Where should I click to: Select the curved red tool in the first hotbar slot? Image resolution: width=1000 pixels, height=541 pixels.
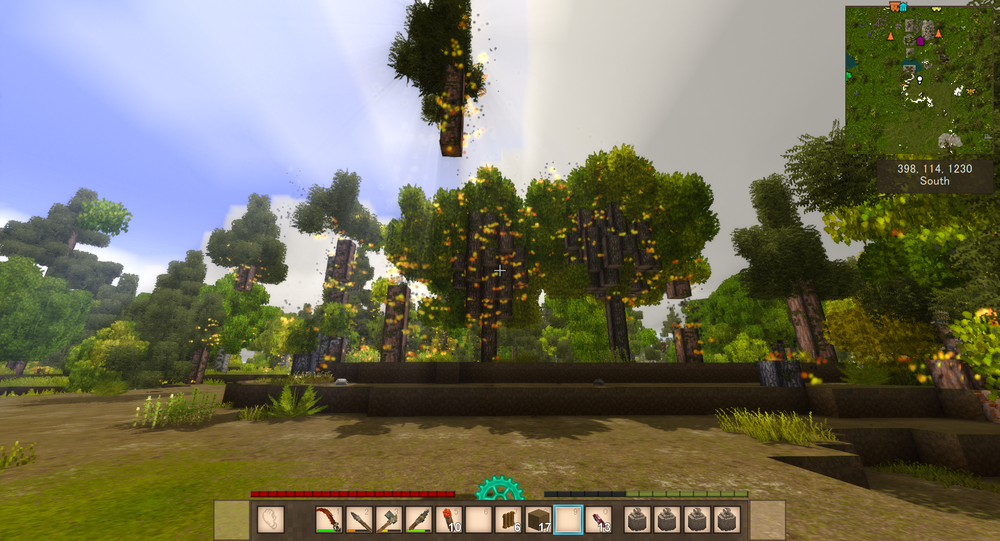click(x=330, y=520)
